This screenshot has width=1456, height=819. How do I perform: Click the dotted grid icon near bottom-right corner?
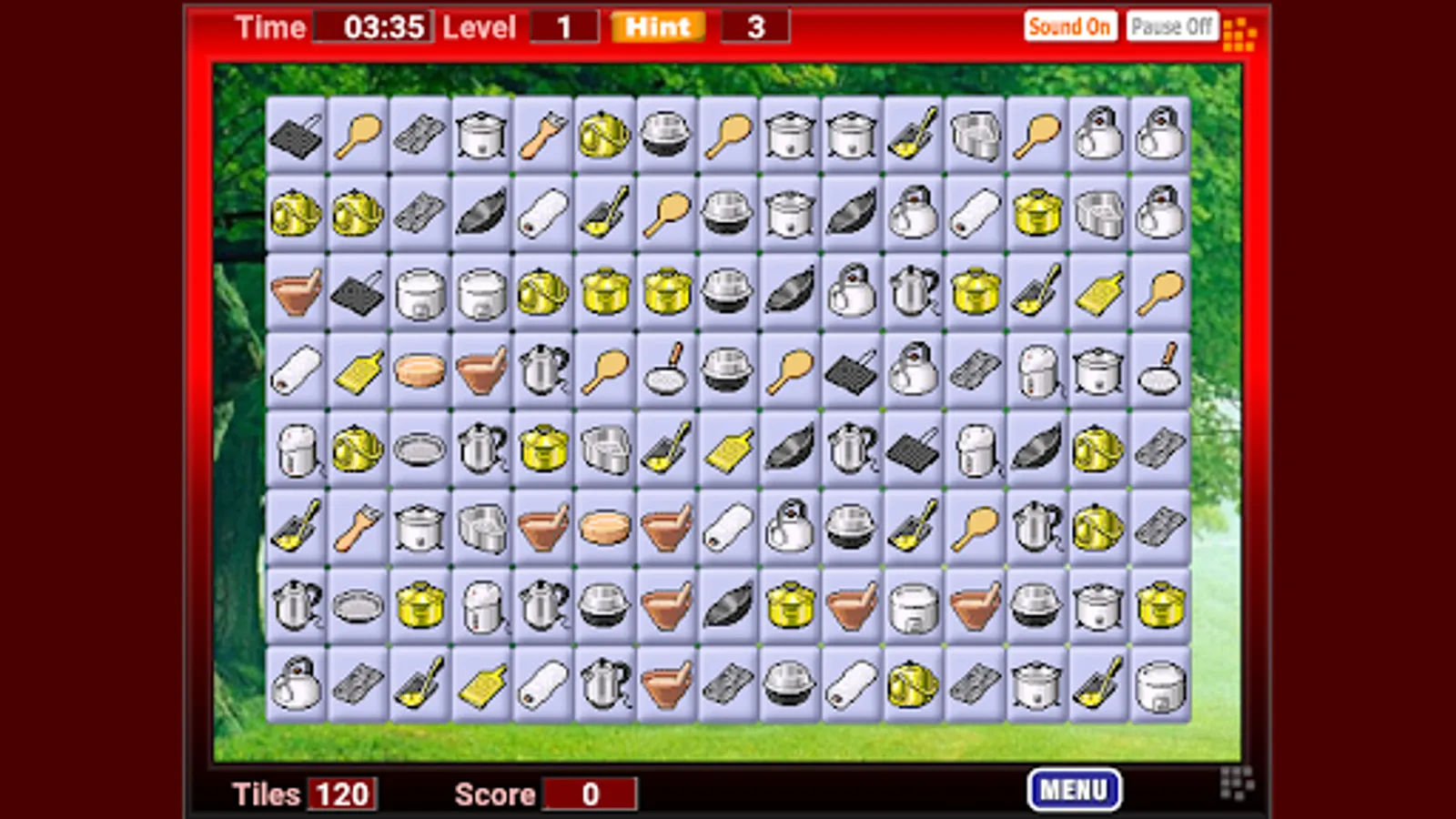click(1236, 783)
